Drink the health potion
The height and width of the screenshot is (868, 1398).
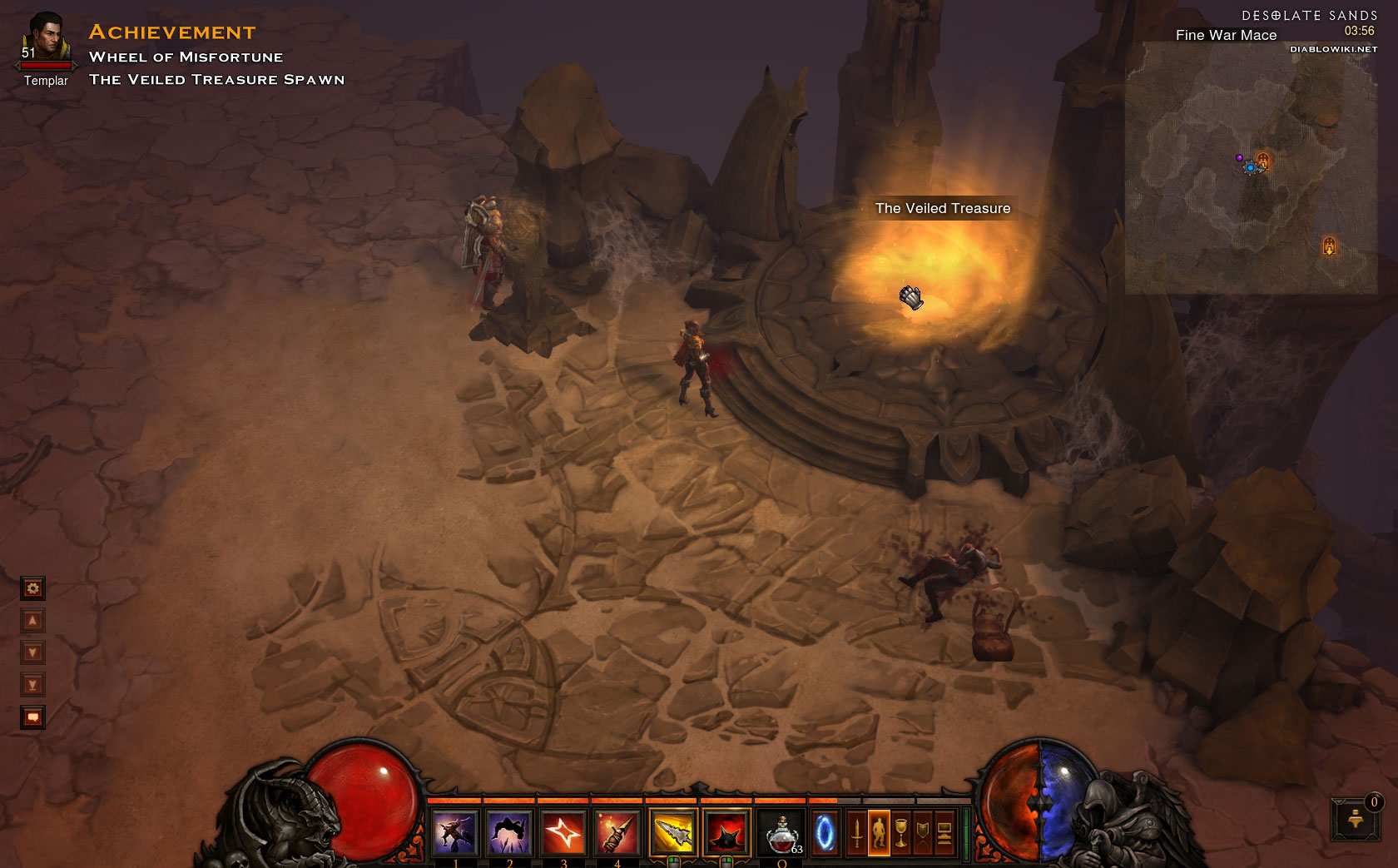pos(782,832)
